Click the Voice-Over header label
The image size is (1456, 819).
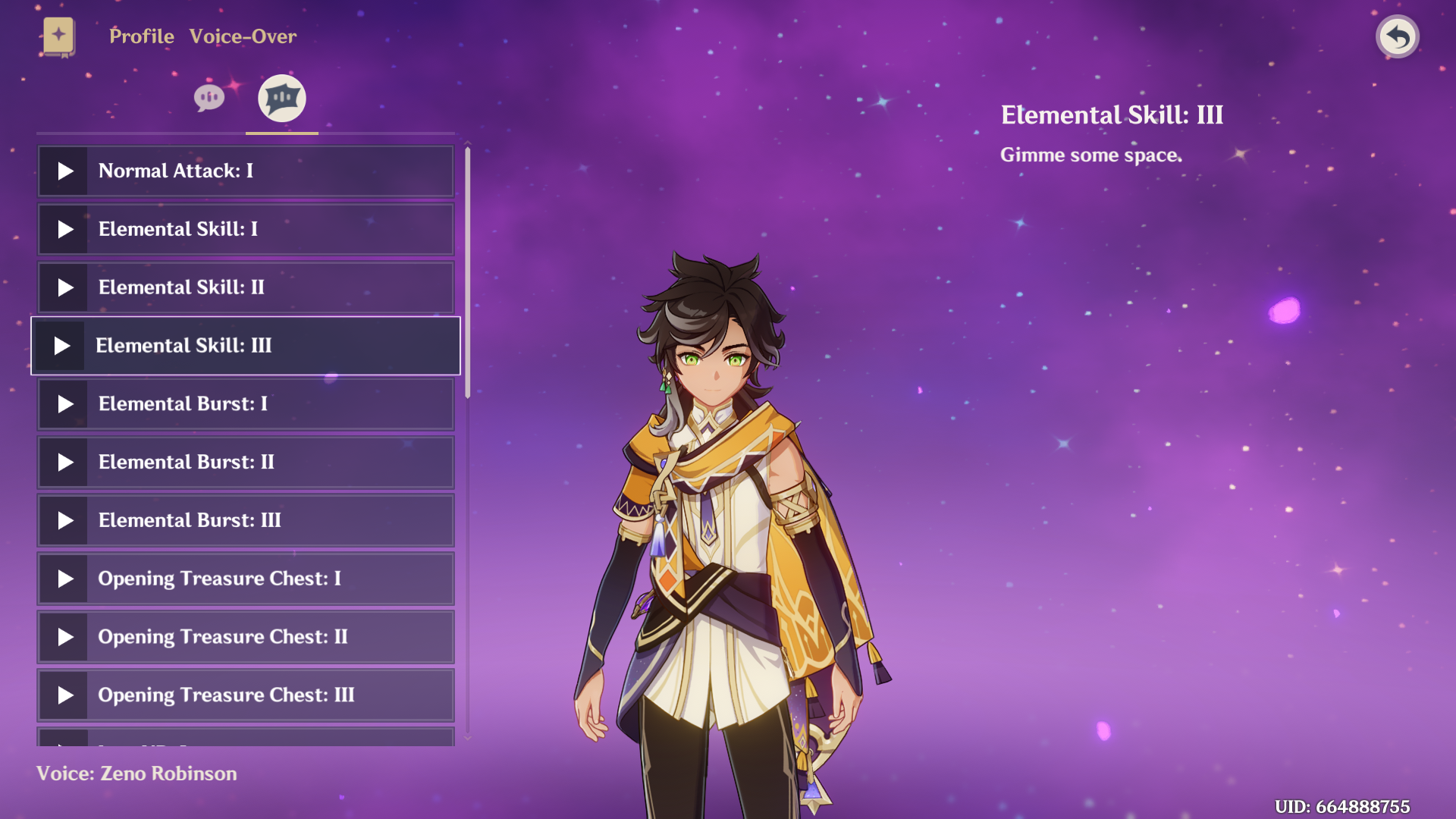[243, 36]
